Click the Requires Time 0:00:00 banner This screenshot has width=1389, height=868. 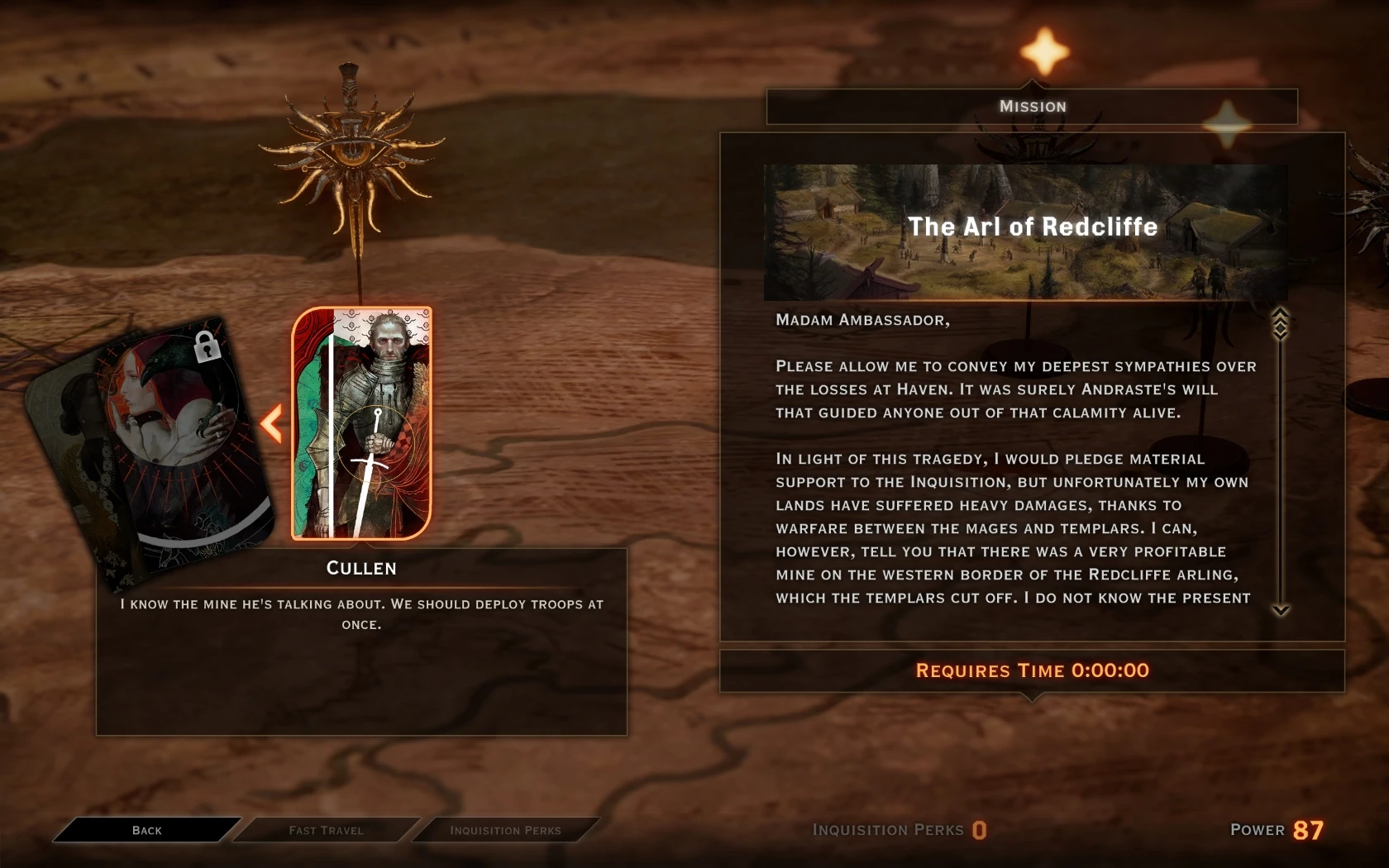point(1031,671)
